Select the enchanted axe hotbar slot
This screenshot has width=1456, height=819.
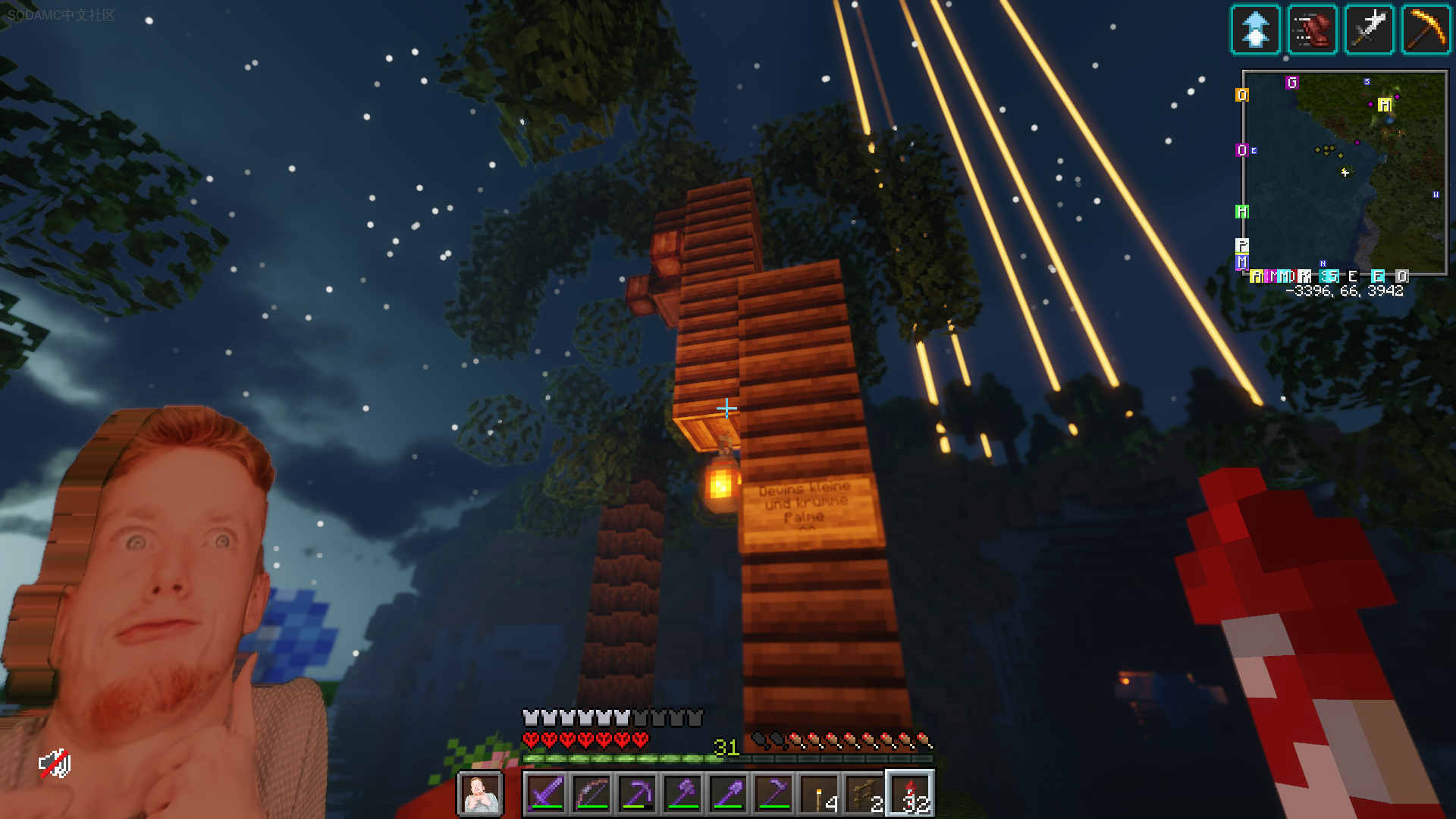point(682,794)
